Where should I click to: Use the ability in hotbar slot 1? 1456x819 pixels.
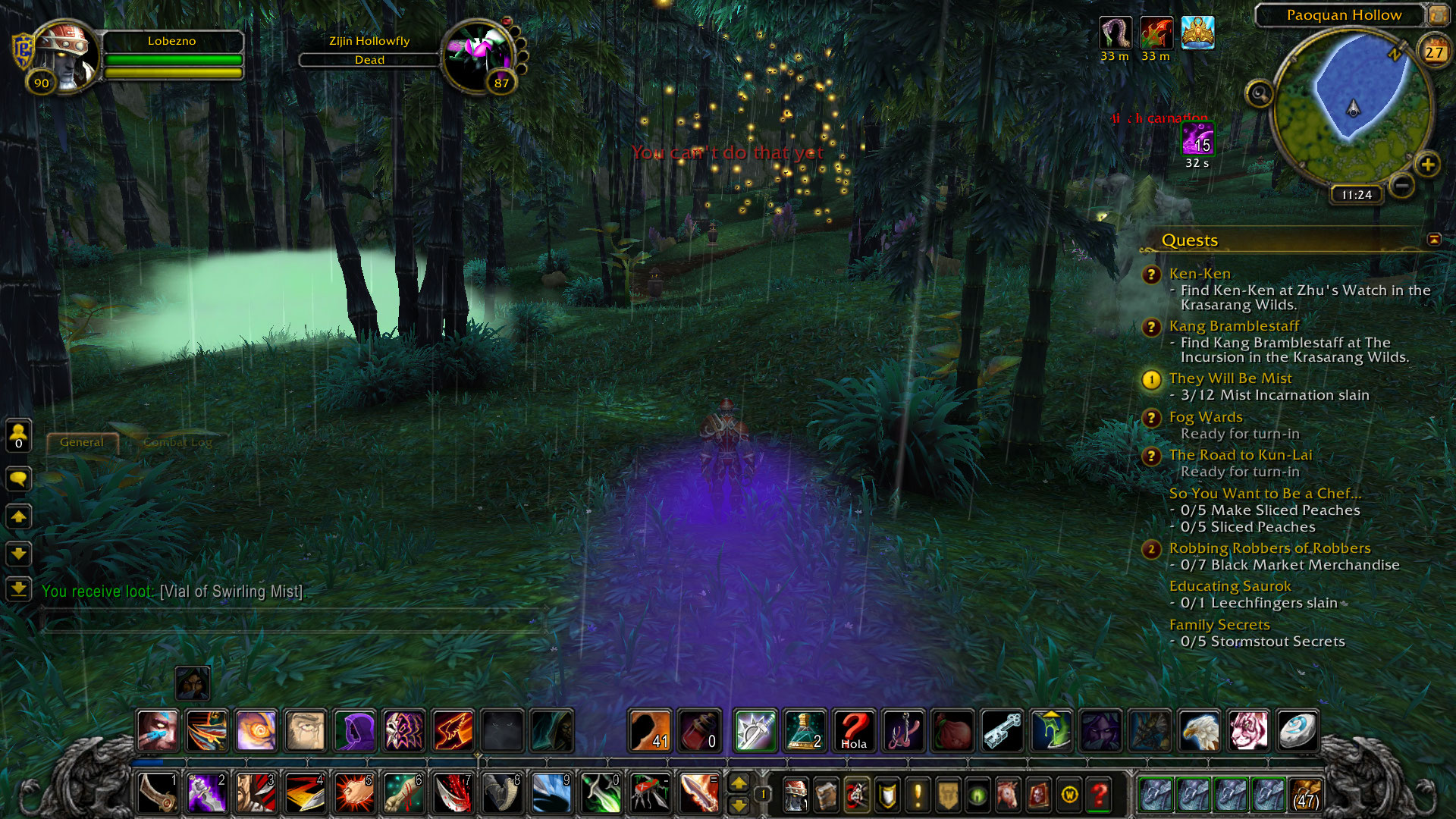[x=158, y=793]
